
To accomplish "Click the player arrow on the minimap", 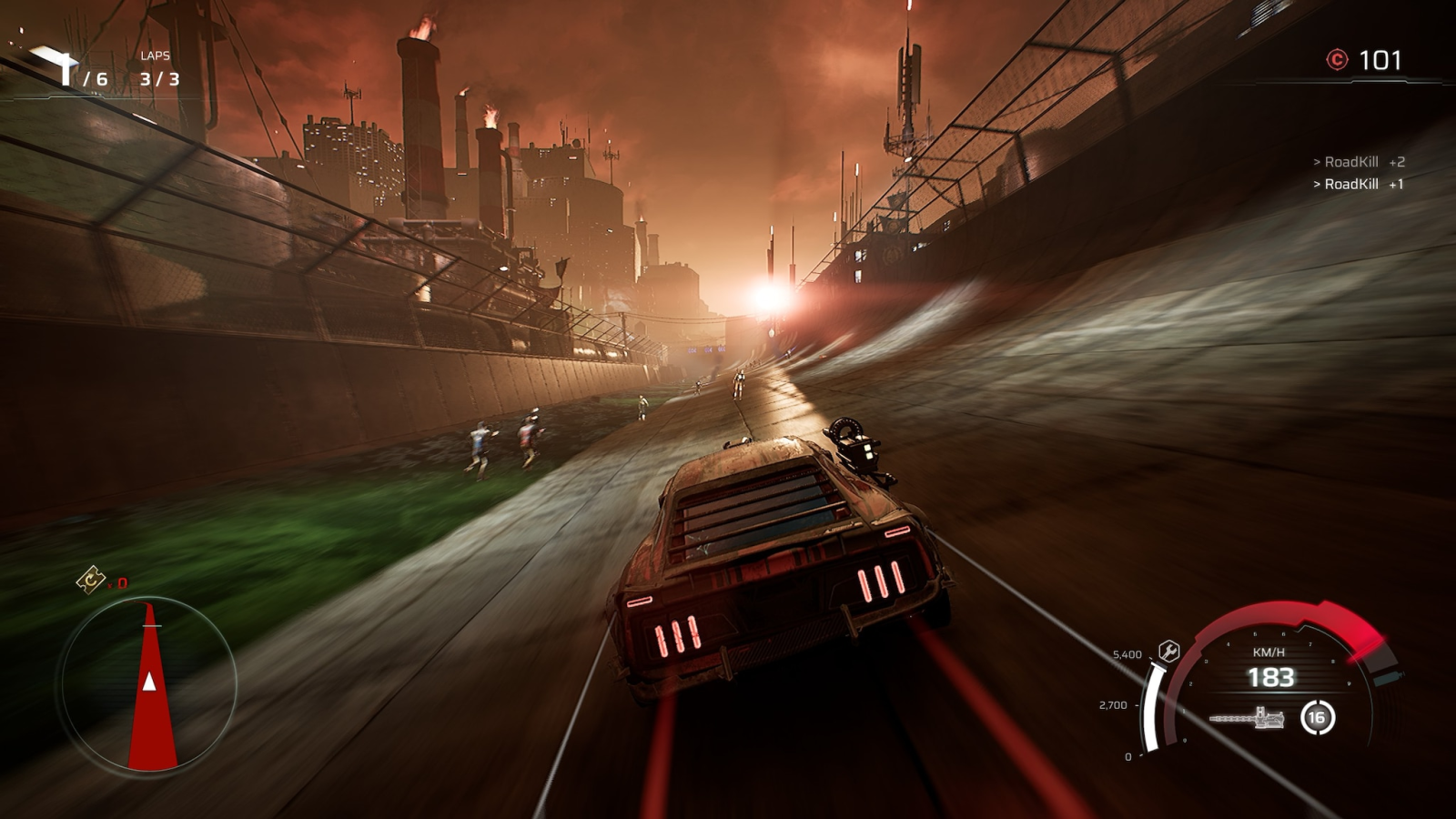I will click(150, 681).
